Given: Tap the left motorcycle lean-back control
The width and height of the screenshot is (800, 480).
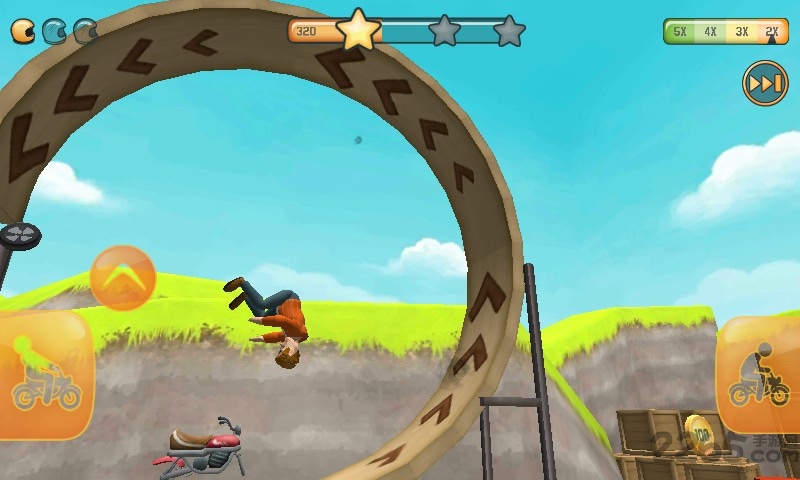Looking at the screenshot, I should click(x=45, y=376).
